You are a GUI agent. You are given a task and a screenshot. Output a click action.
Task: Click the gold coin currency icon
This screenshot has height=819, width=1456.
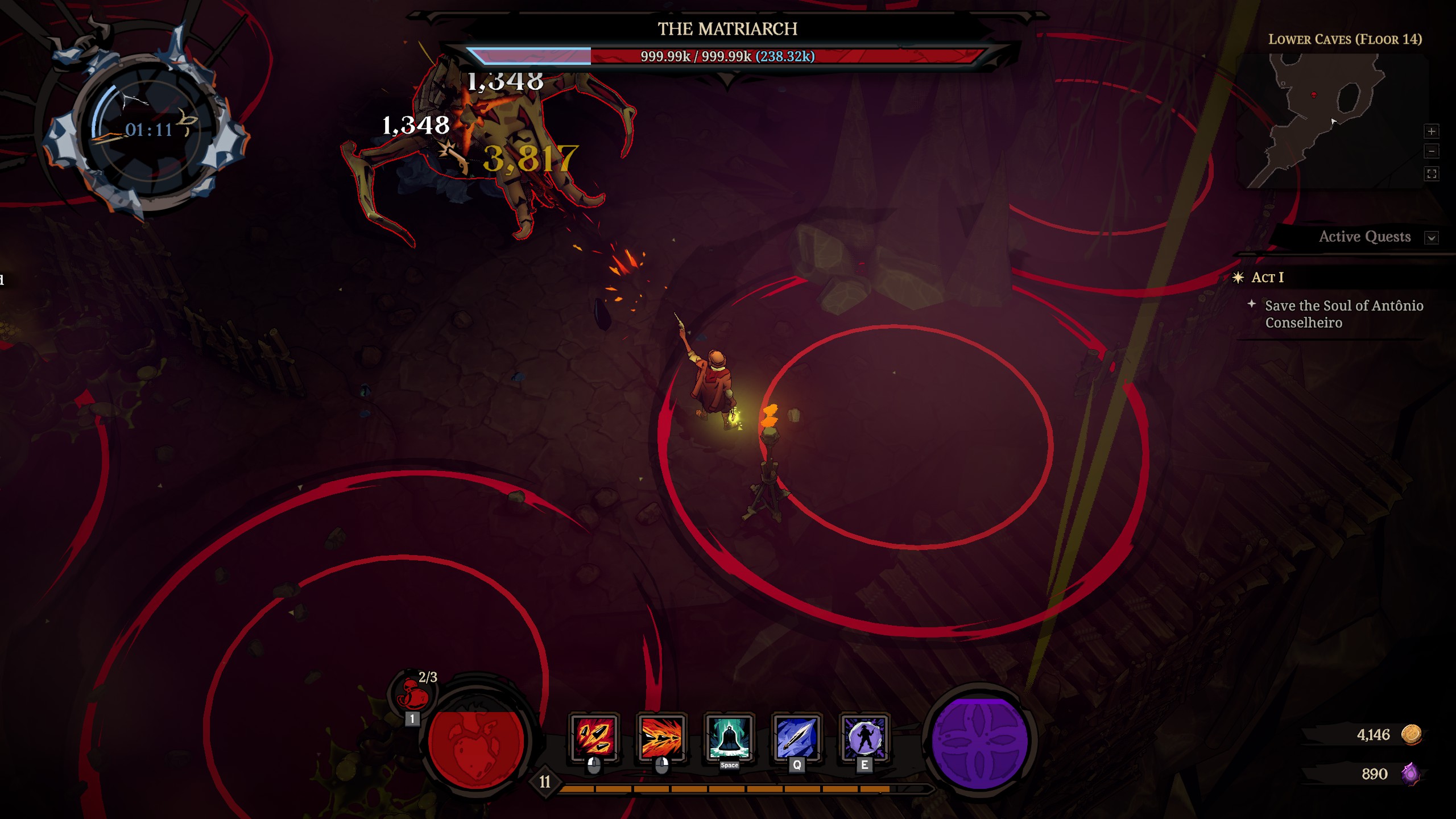coord(1411,734)
